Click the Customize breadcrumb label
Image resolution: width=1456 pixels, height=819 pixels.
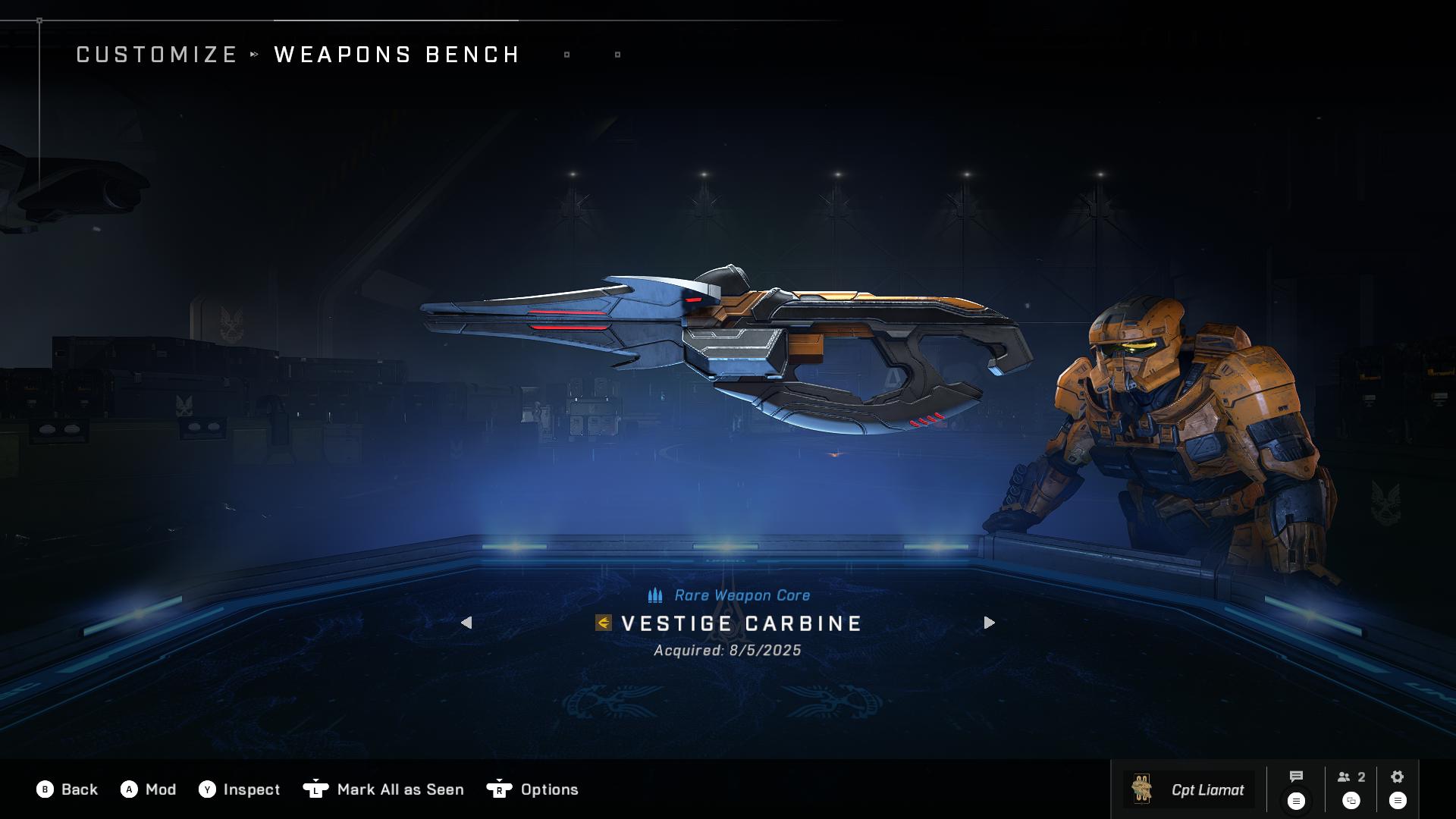(157, 55)
